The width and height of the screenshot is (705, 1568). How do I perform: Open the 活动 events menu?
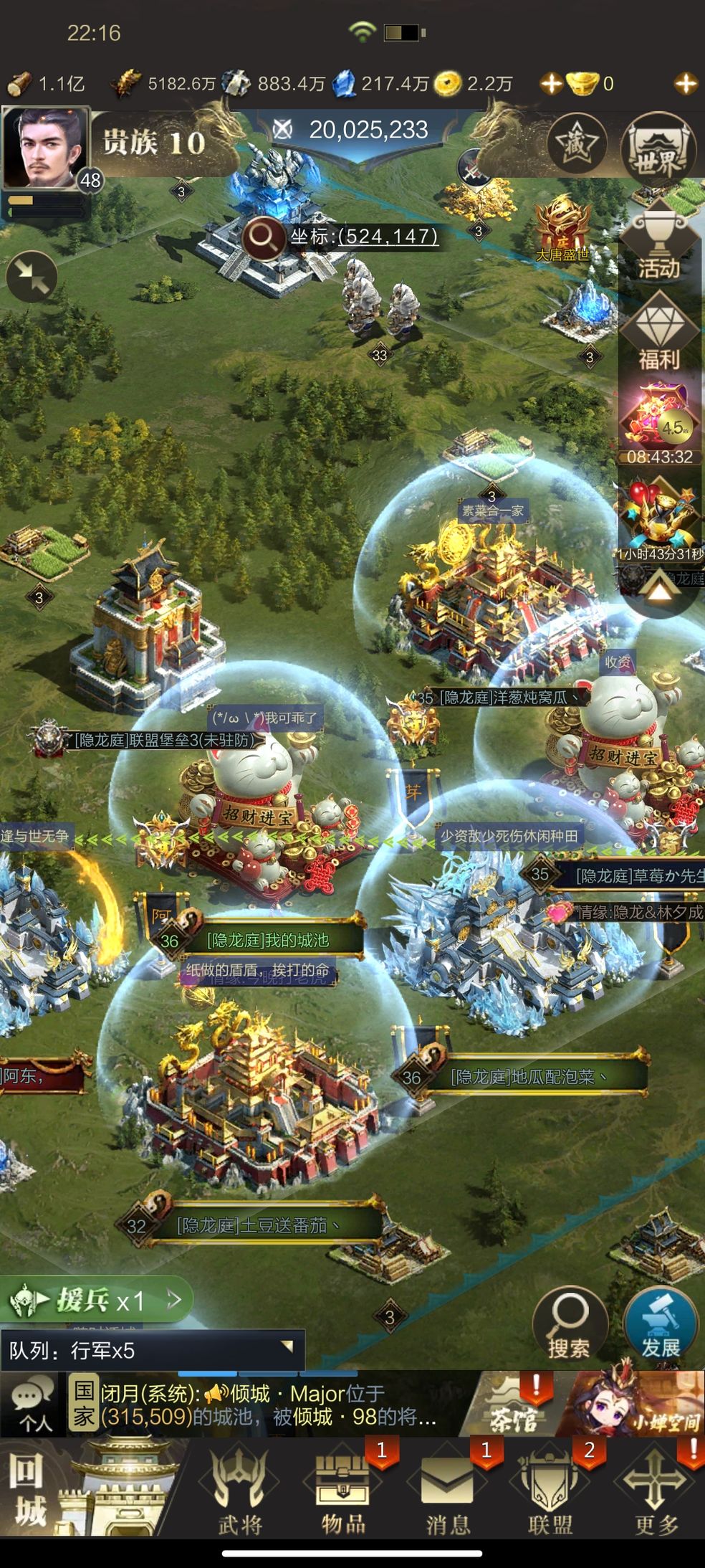(658, 248)
